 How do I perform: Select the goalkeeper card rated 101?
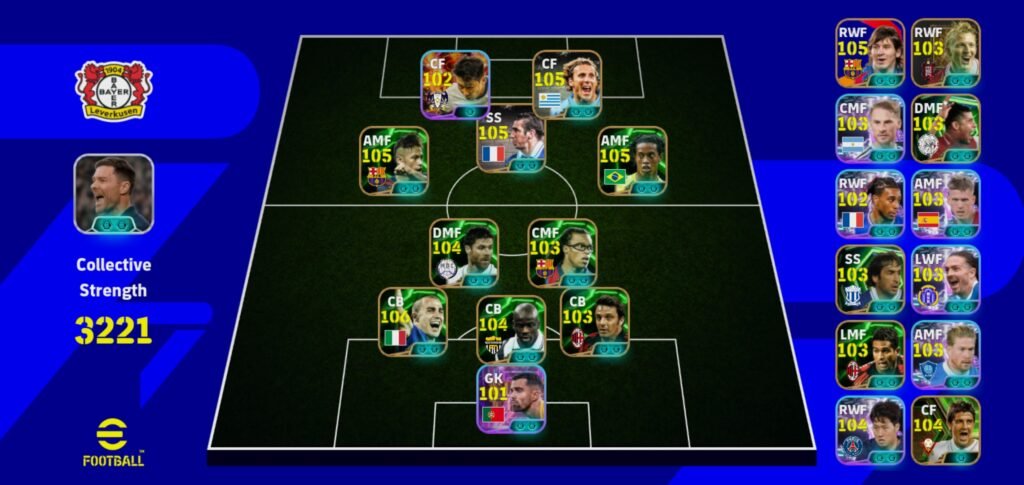[511, 397]
